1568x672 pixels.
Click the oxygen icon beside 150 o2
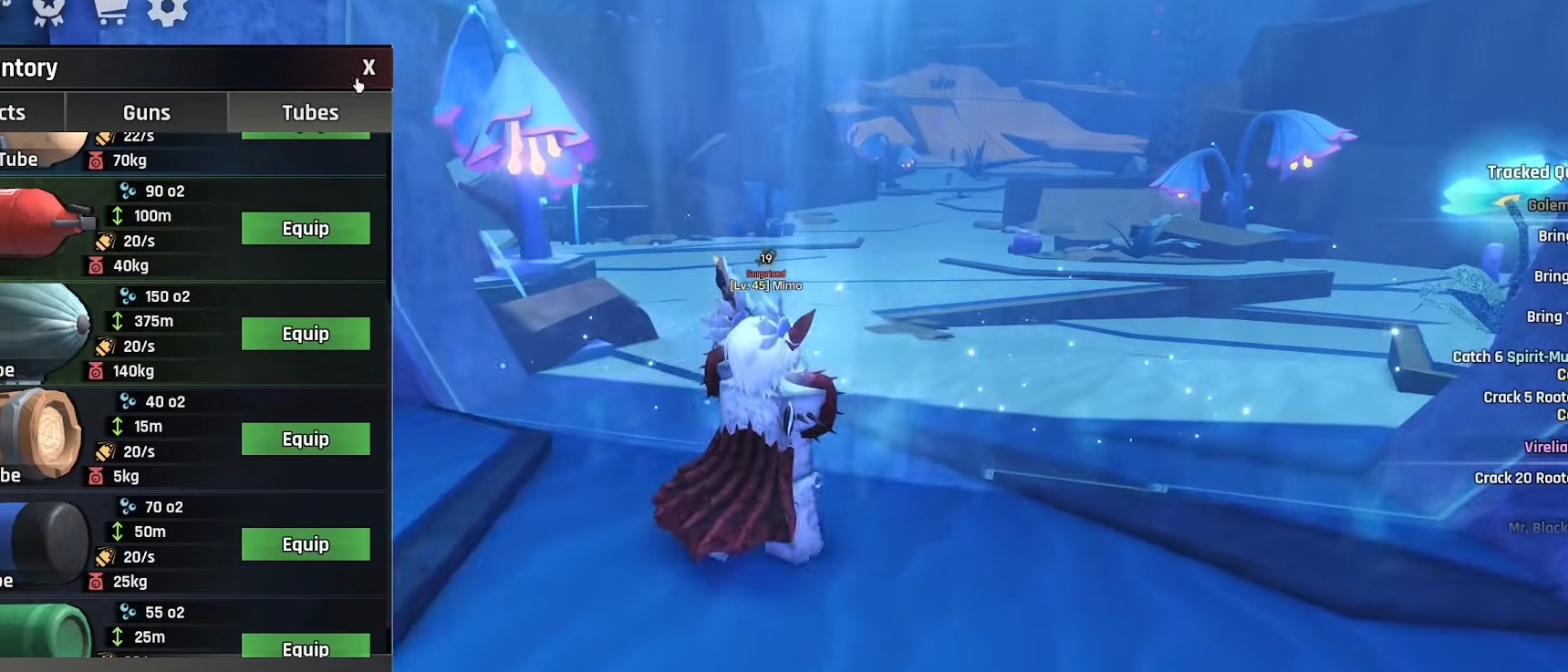pos(125,295)
